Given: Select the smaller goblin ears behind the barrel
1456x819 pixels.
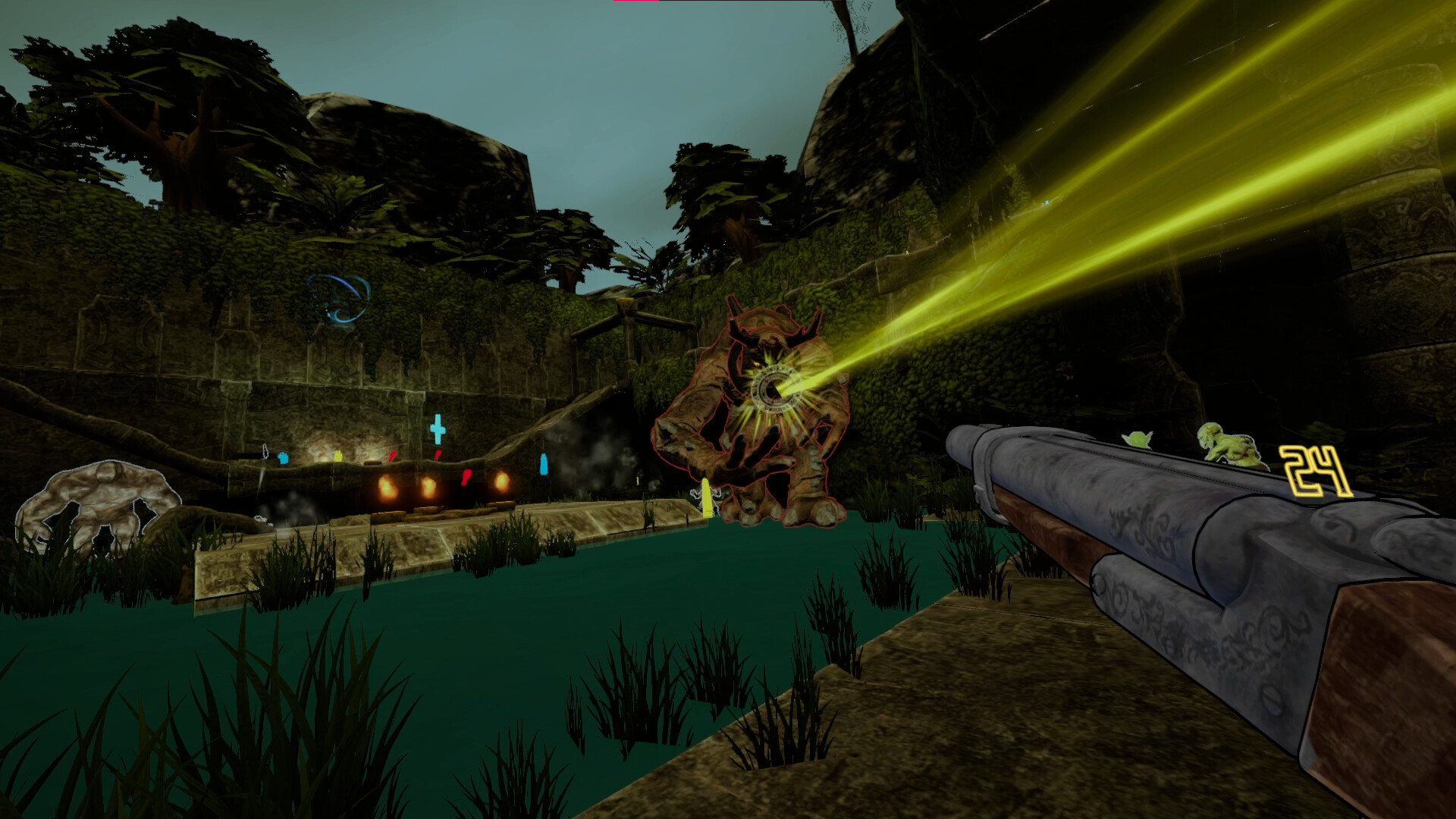Looking at the screenshot, I should (1138, 438).
